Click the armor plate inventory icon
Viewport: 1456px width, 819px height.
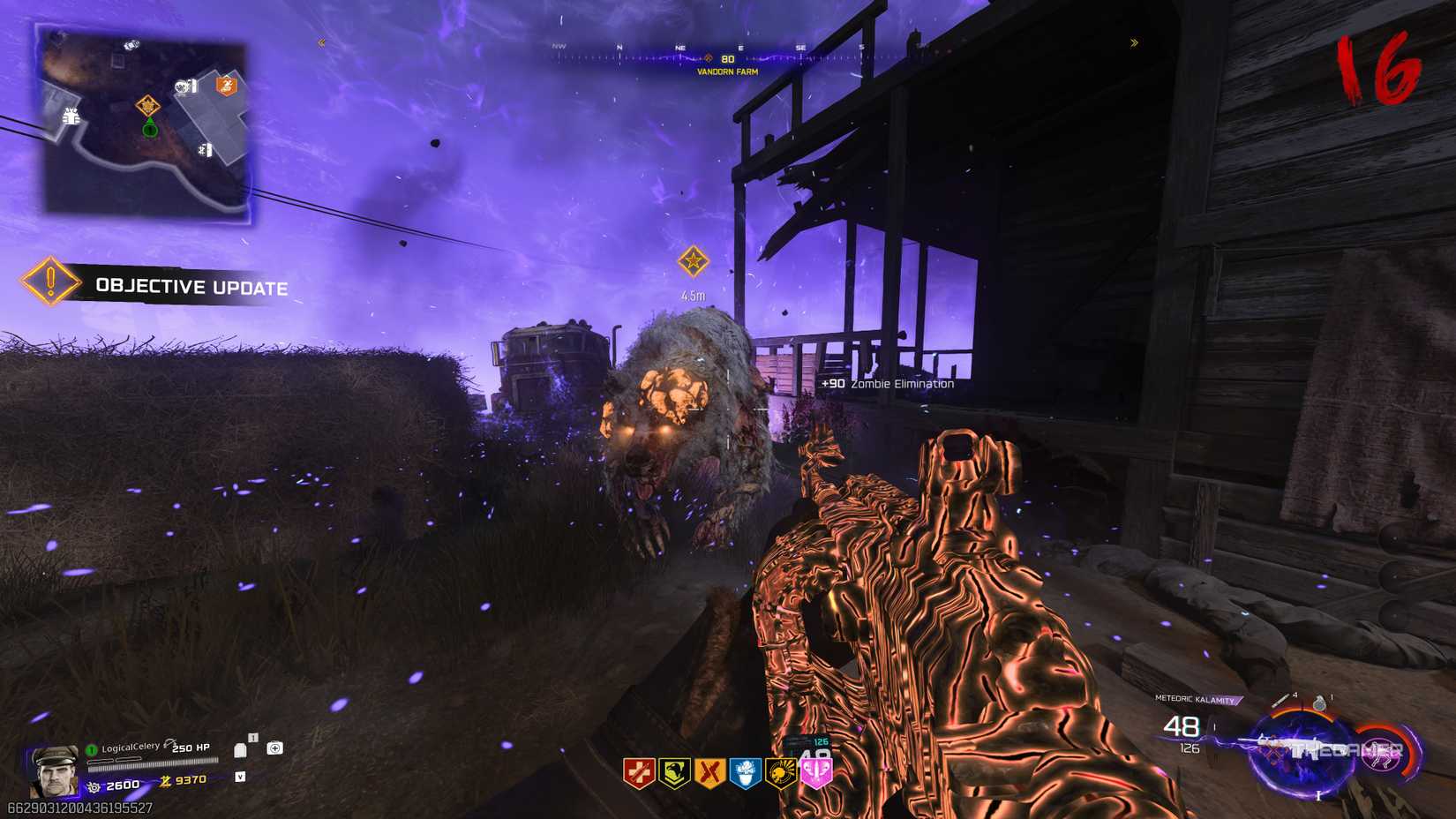(240, 750)
